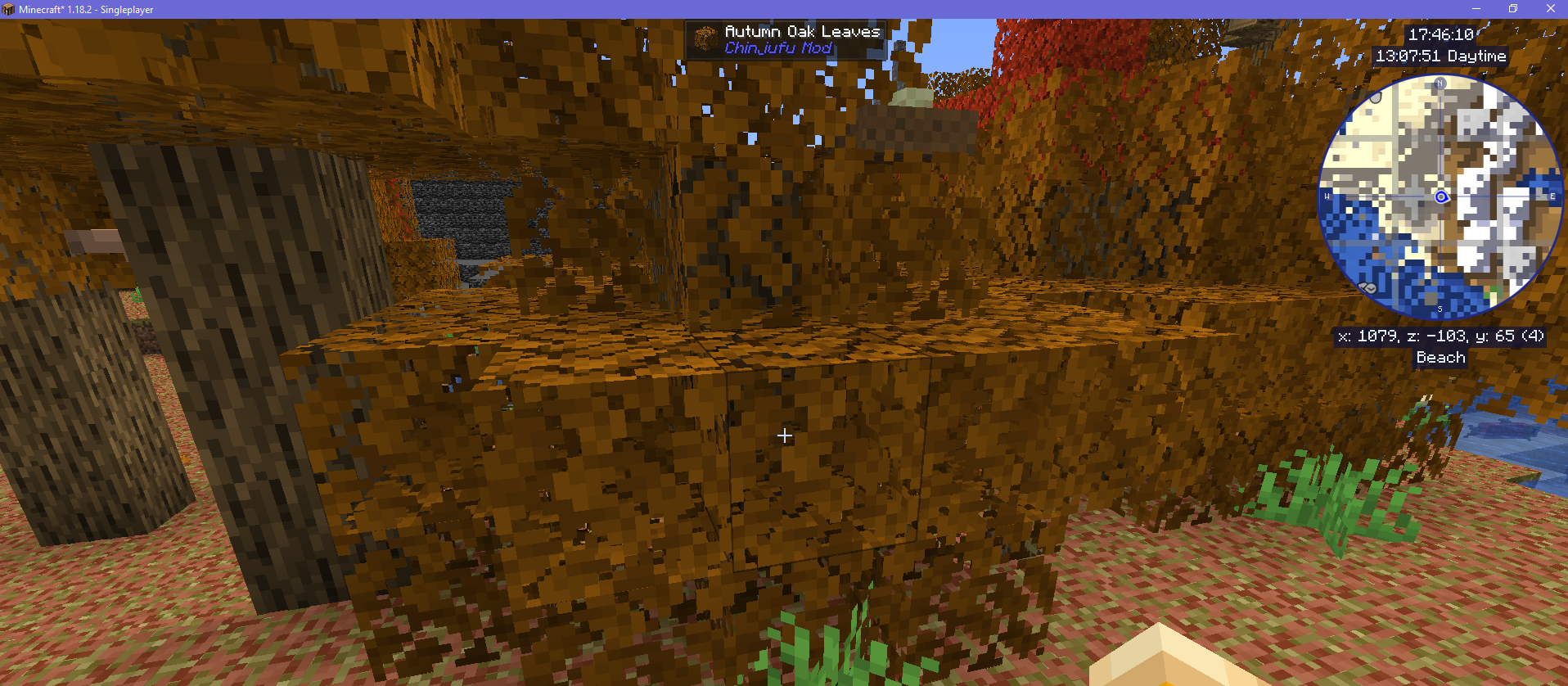Click the coordinates readout under the minimap

click(1441, 336)
